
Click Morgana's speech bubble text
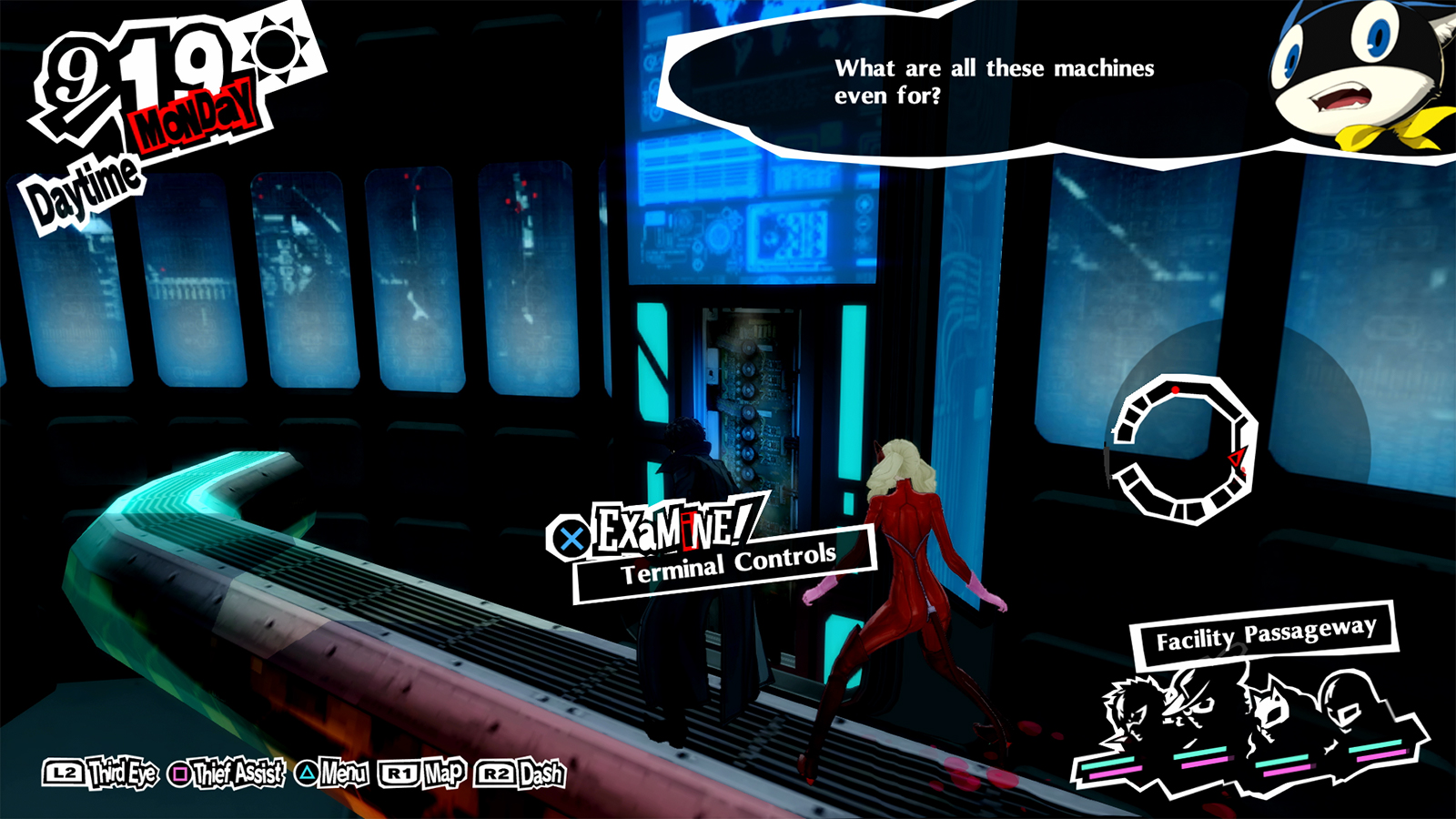(995, 79)
